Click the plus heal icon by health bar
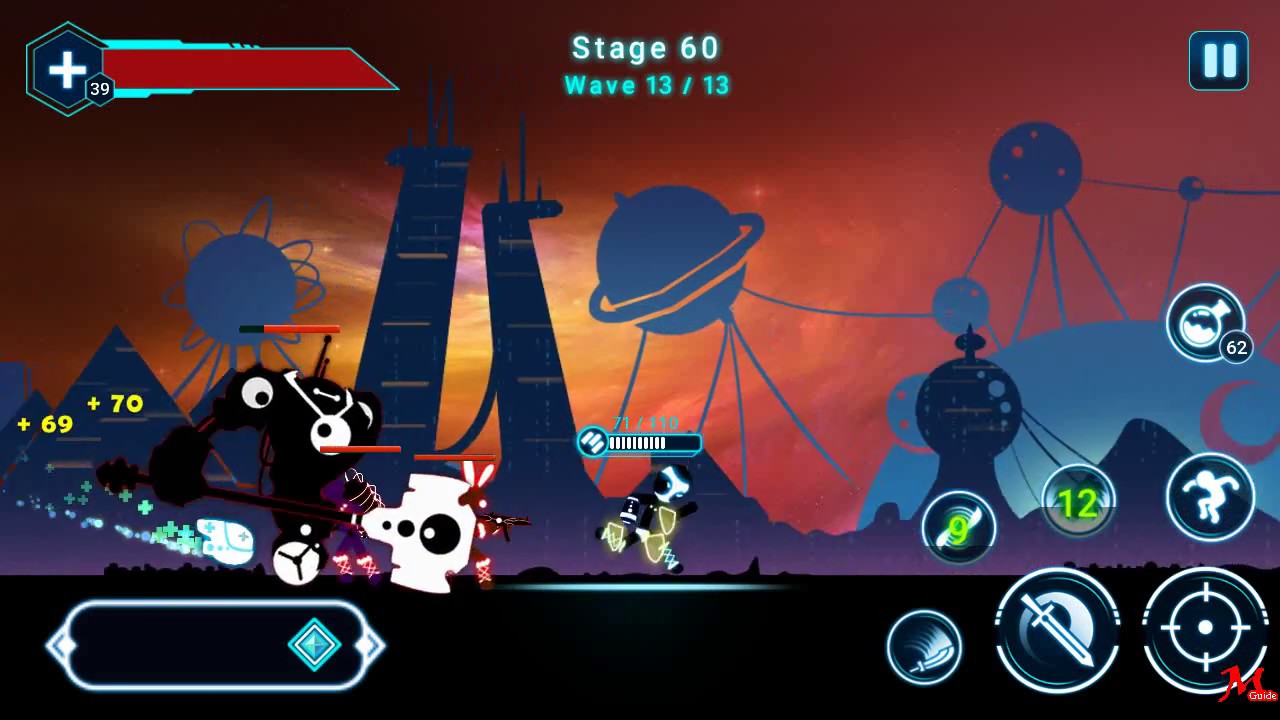The width and height of the screenshot is (1280, 720). click(x=67, y=69)
